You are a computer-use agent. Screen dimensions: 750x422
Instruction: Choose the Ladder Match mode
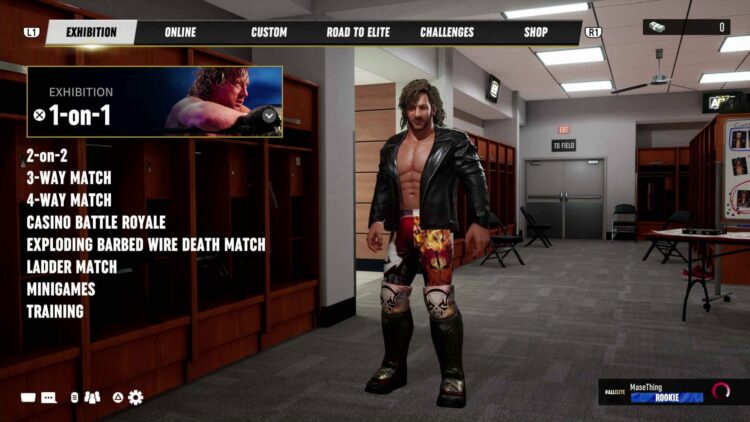[x=71, y=266]
